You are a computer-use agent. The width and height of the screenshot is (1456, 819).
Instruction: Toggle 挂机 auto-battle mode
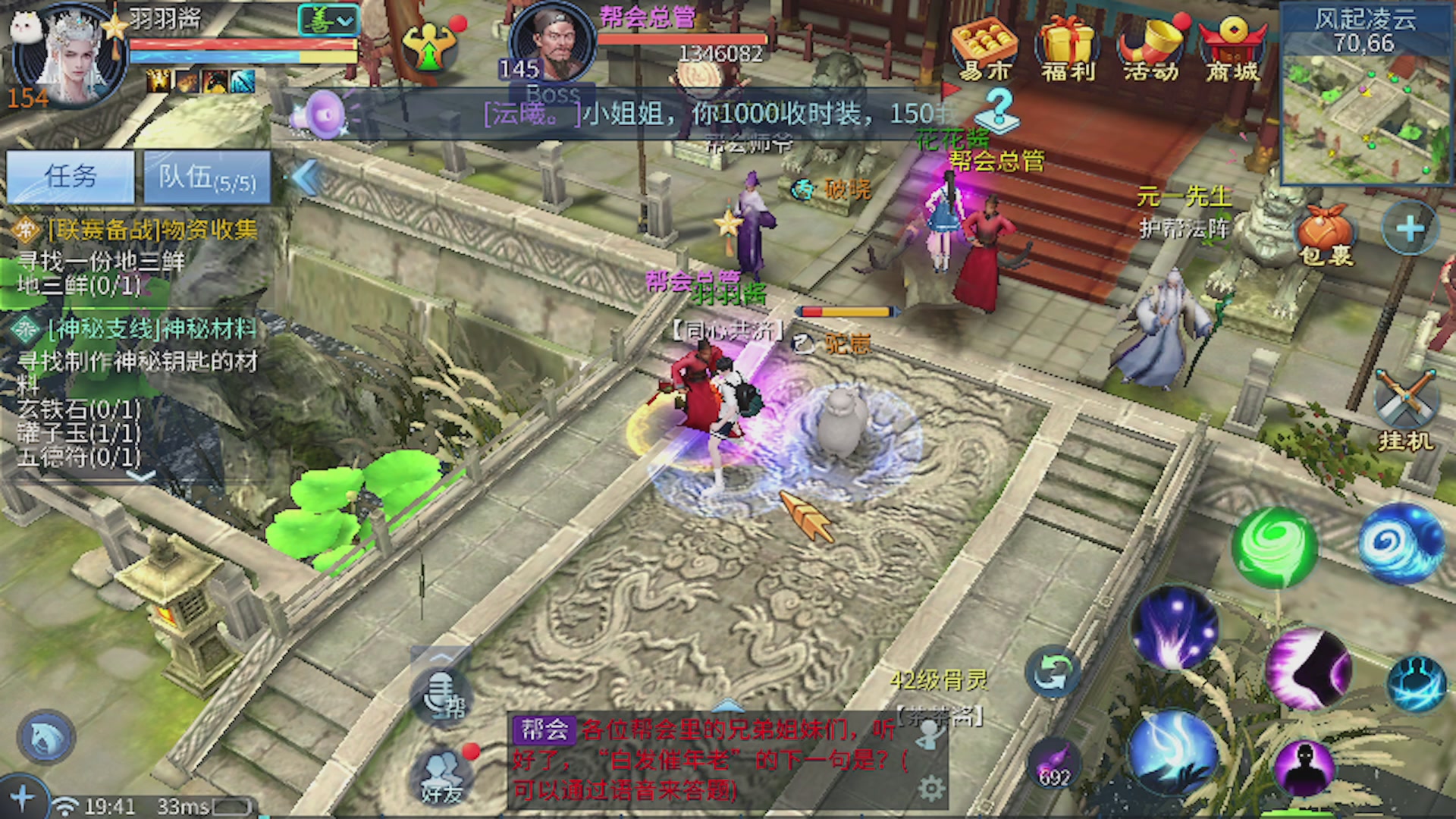tap(1405, 409)
